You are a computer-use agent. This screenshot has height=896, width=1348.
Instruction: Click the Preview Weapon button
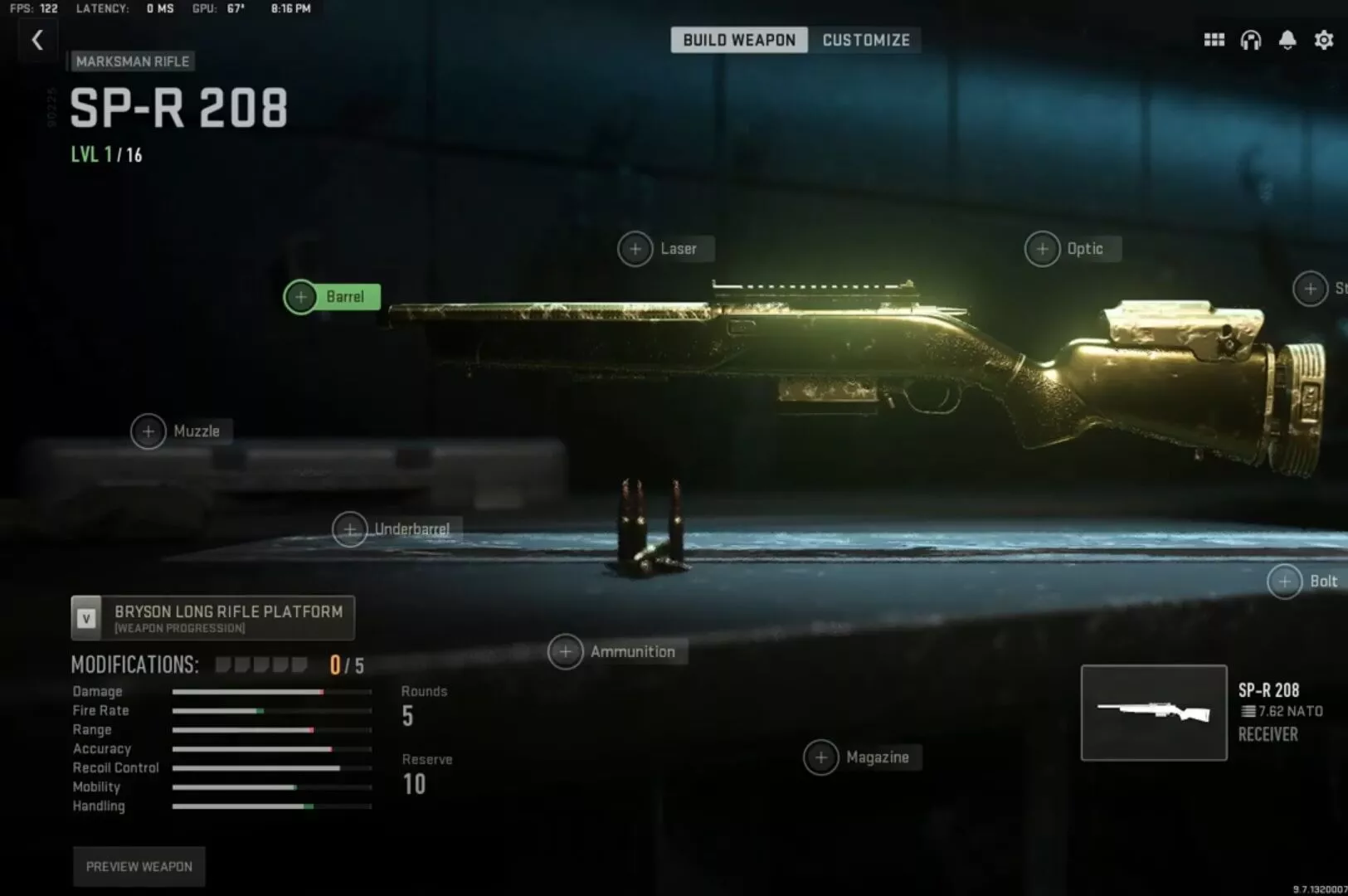point(139,866)
